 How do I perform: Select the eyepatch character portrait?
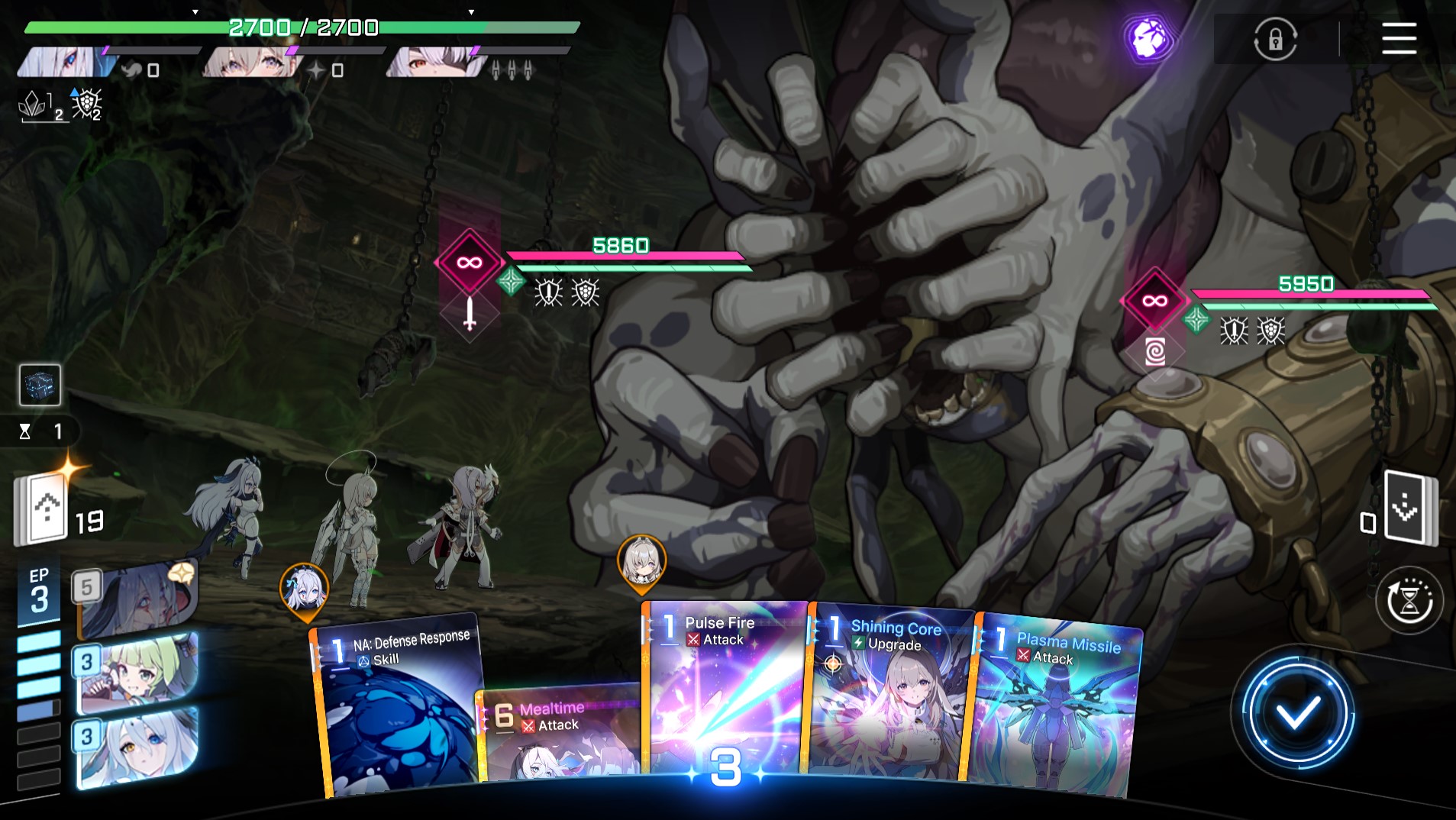coord(437,63)
